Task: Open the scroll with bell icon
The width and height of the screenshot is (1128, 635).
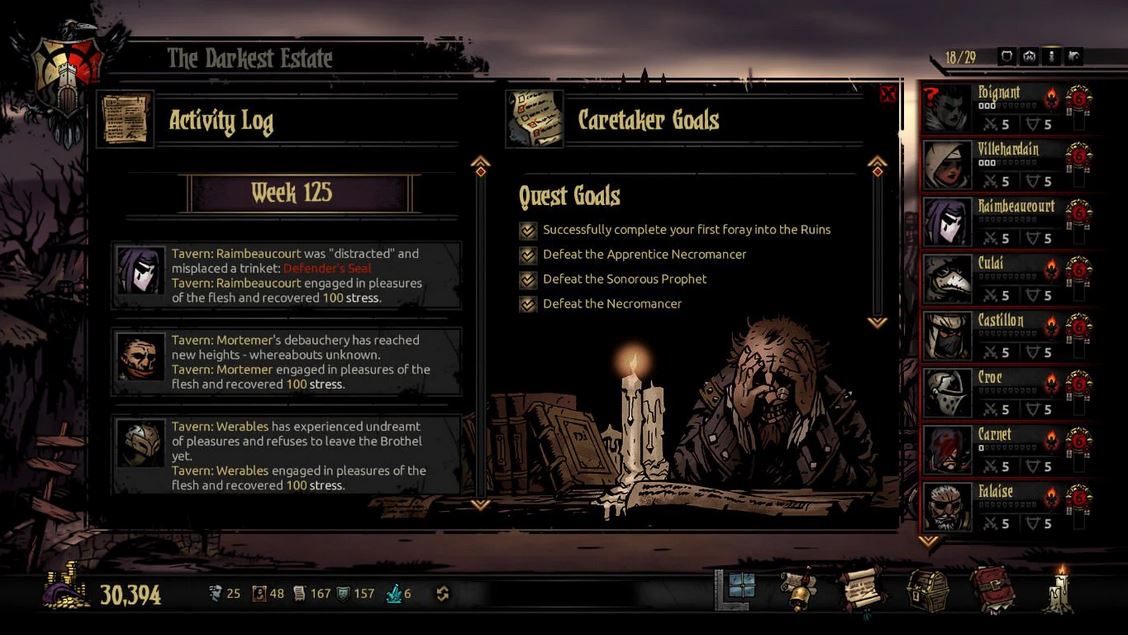Action: (x=799, y=589)
